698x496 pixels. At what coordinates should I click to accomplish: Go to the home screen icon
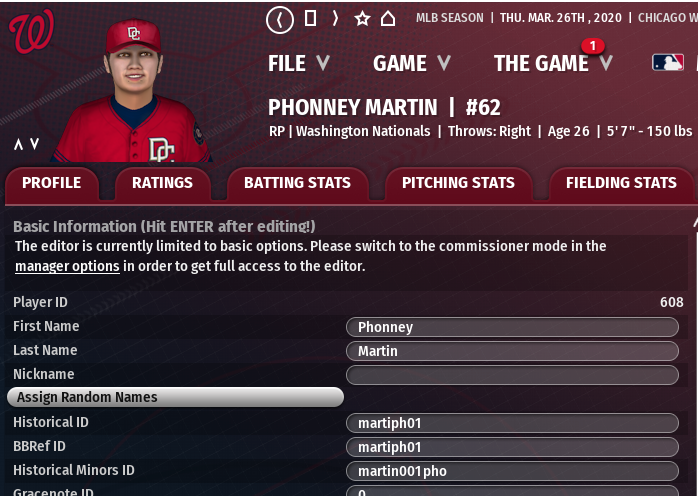[x=388, y=18]
